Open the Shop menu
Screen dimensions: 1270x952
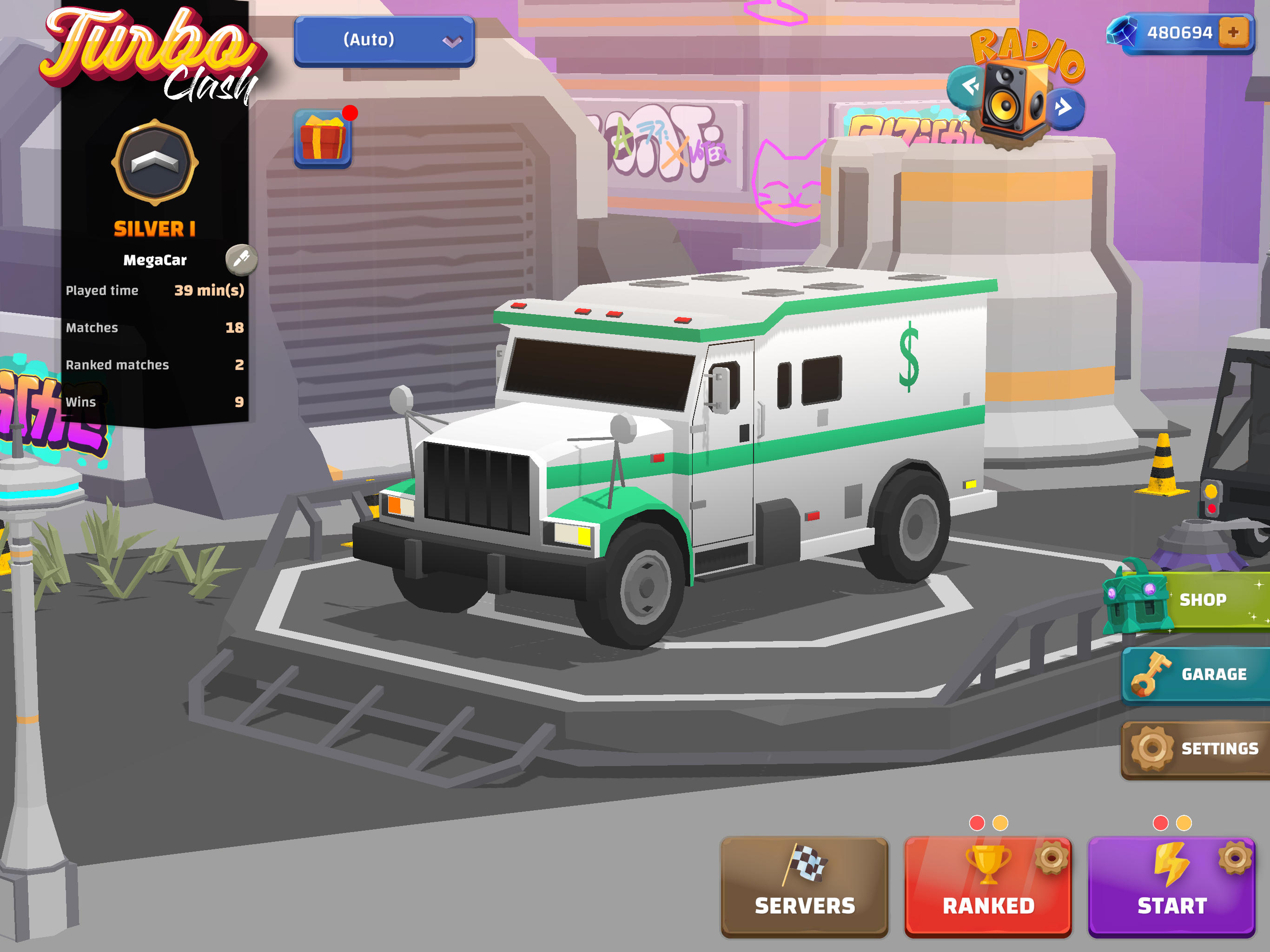click(1204, 599)
